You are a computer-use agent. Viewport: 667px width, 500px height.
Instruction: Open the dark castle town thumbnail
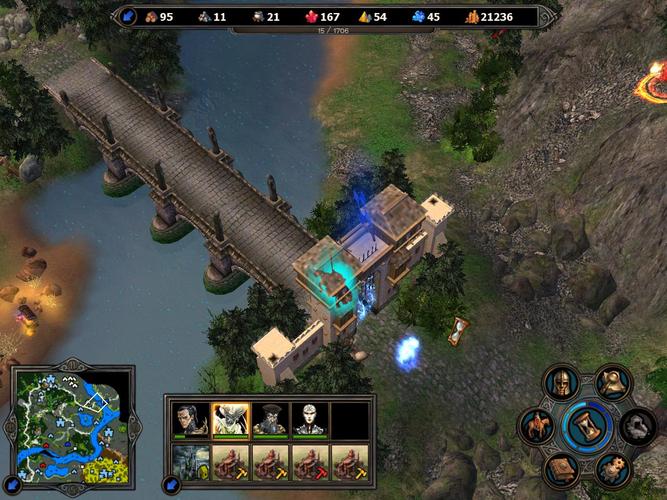click(x=190, y=463)
